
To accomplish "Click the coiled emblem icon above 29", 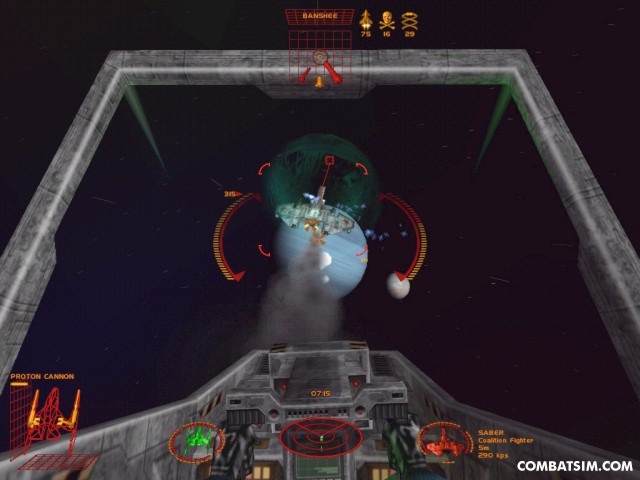I will pos(411,19).
